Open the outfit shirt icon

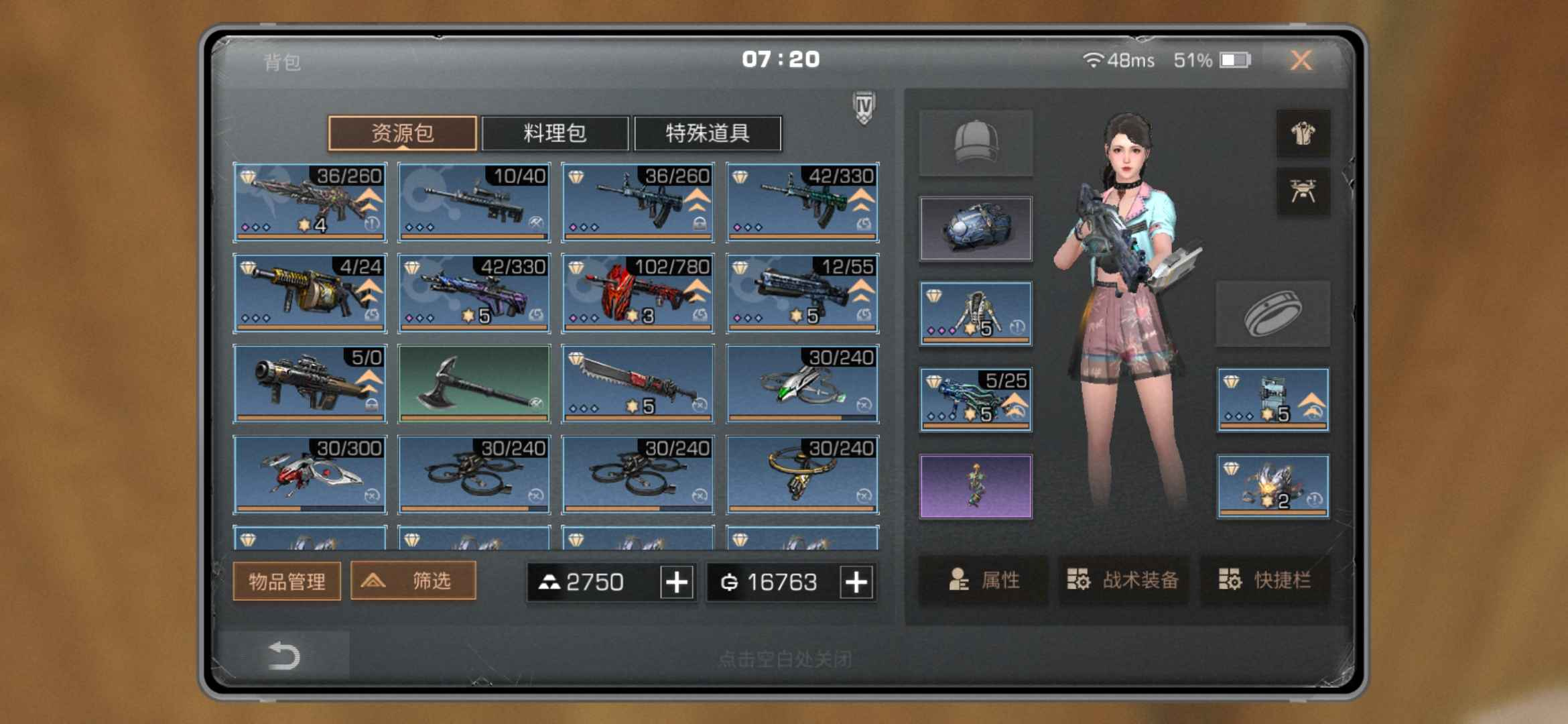(x=1303, y=133)
